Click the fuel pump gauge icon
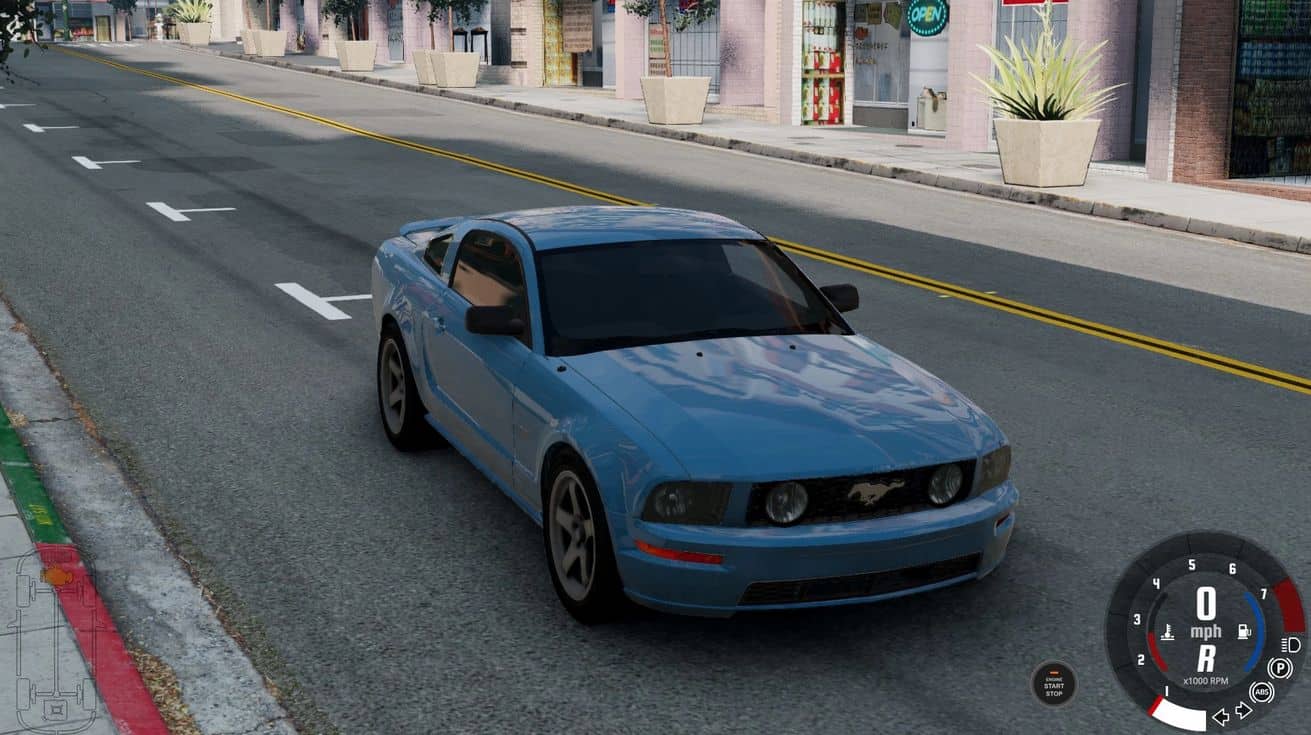The image size is (1311, 735). [x=1244, y=631]
